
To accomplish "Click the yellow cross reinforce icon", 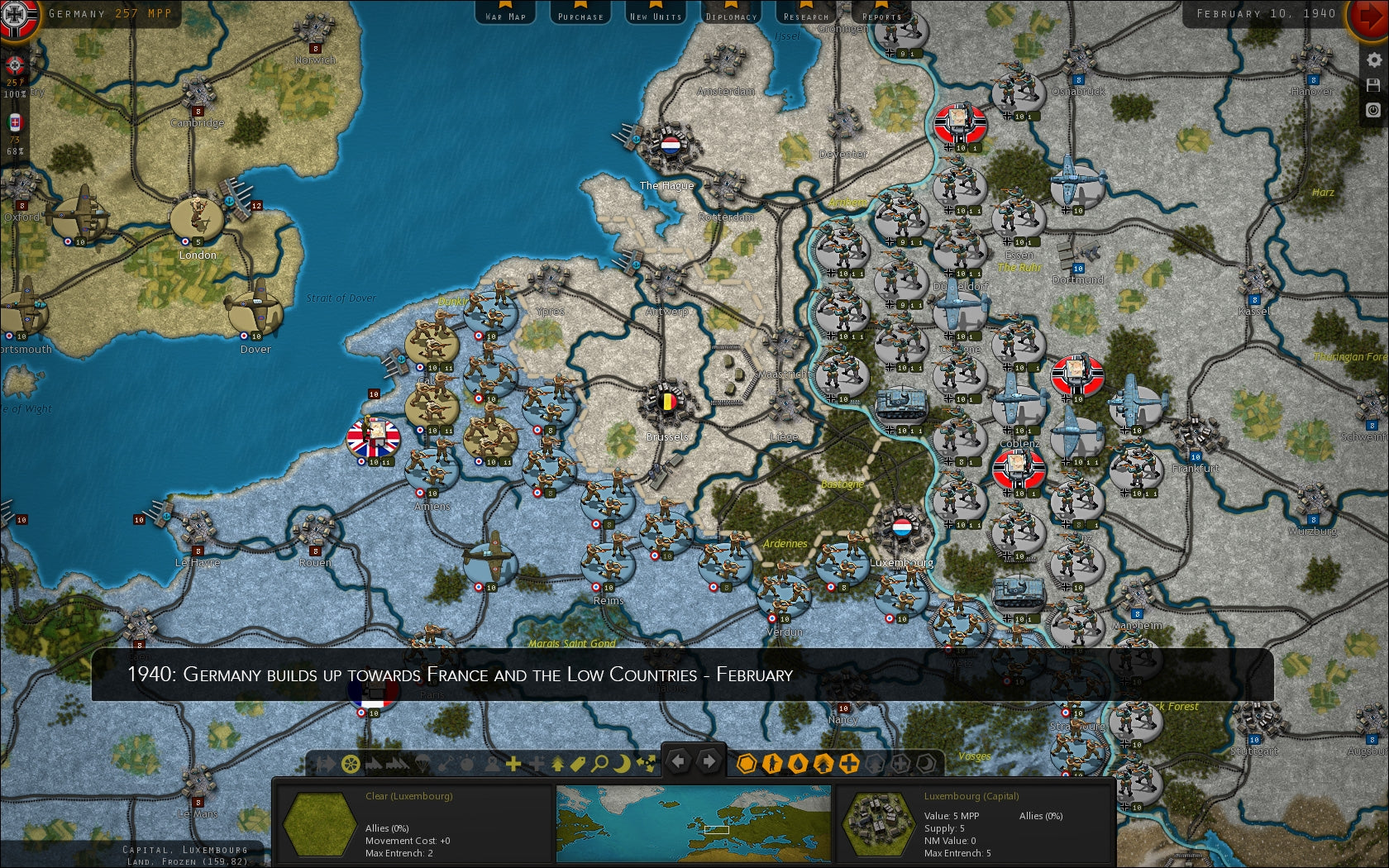I will (x=513, y=762).
